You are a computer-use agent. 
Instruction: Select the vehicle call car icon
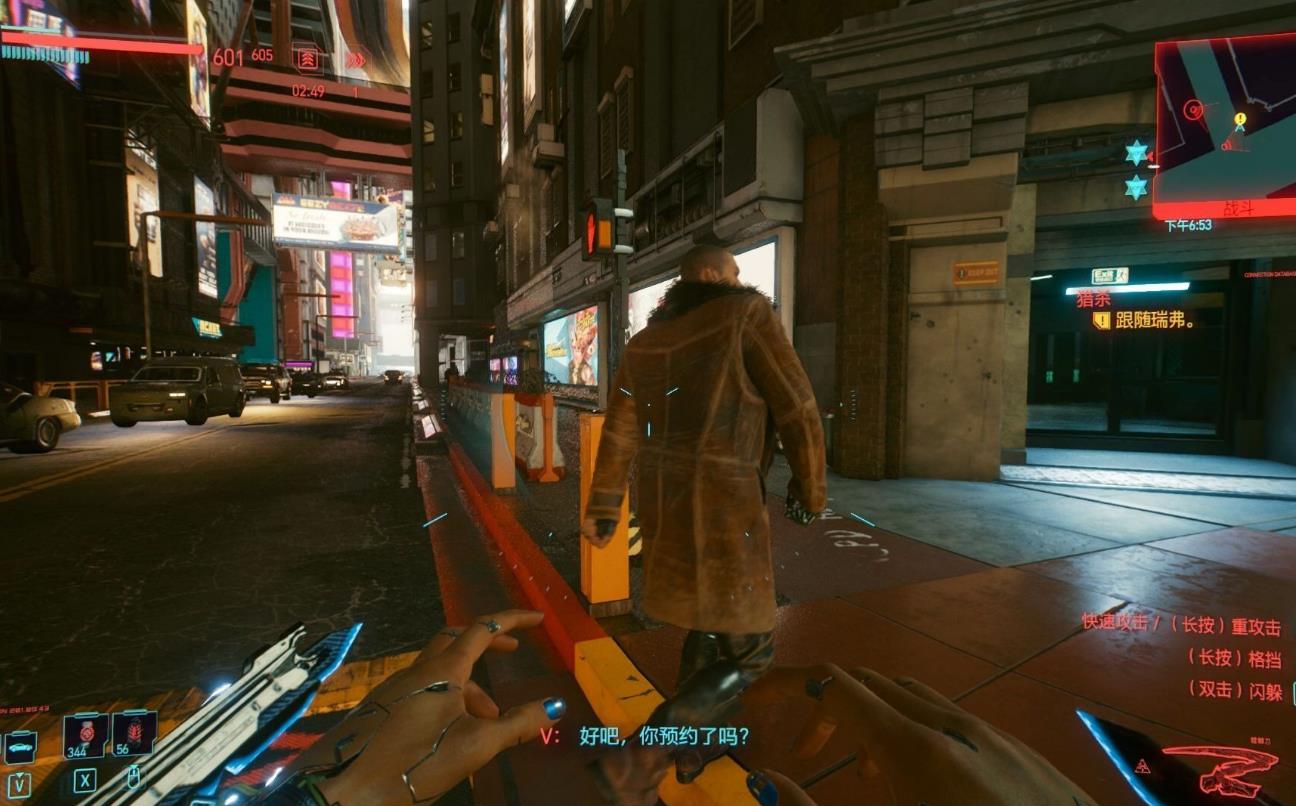pos(20,745)
